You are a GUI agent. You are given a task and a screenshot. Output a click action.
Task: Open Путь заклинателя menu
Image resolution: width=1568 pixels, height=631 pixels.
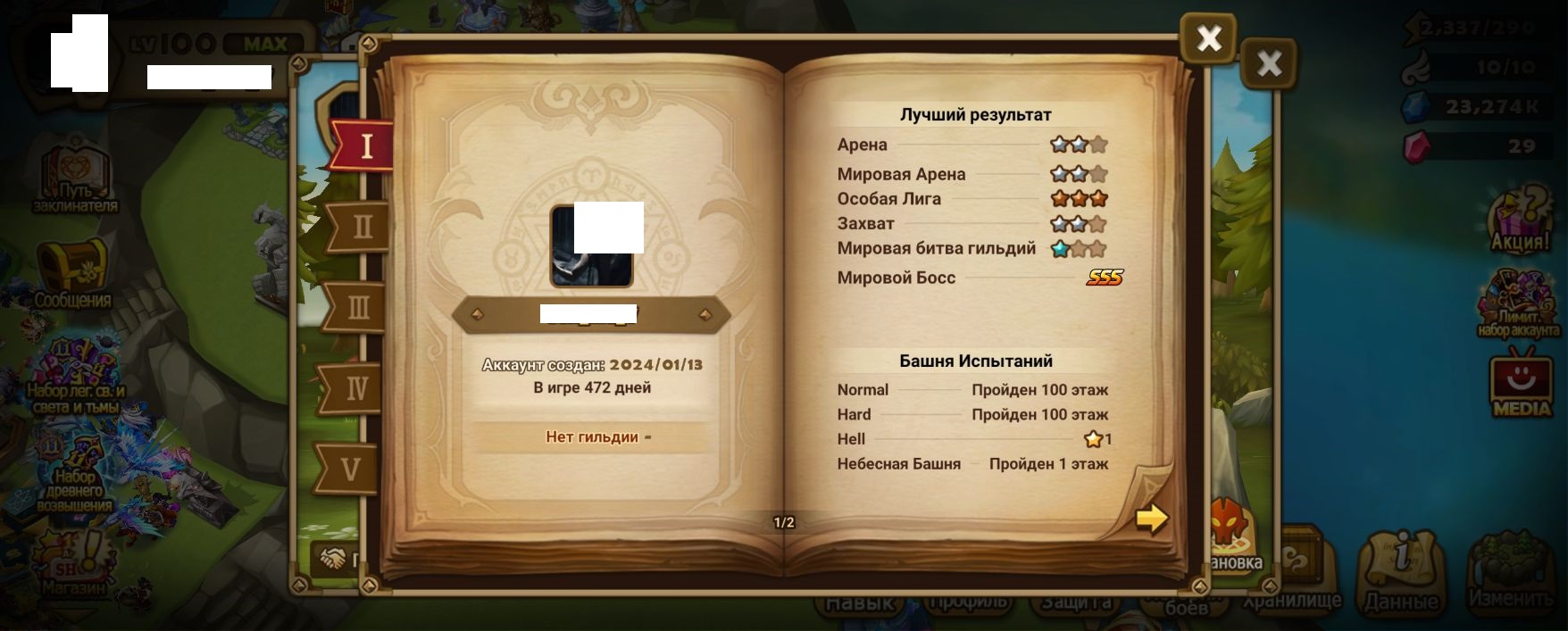(x=74, y=180)
